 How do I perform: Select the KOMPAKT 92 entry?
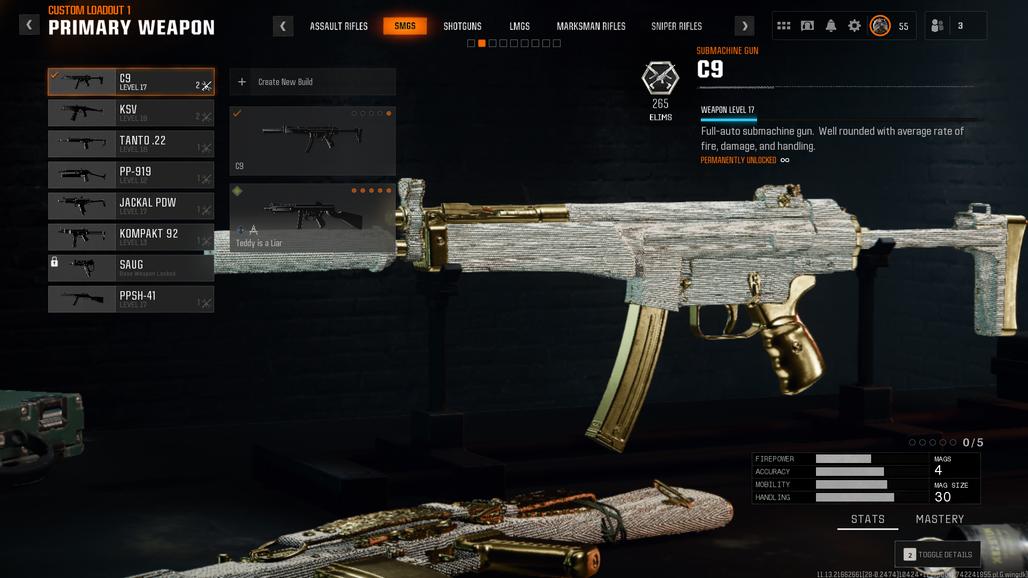(x=131, y=237)
